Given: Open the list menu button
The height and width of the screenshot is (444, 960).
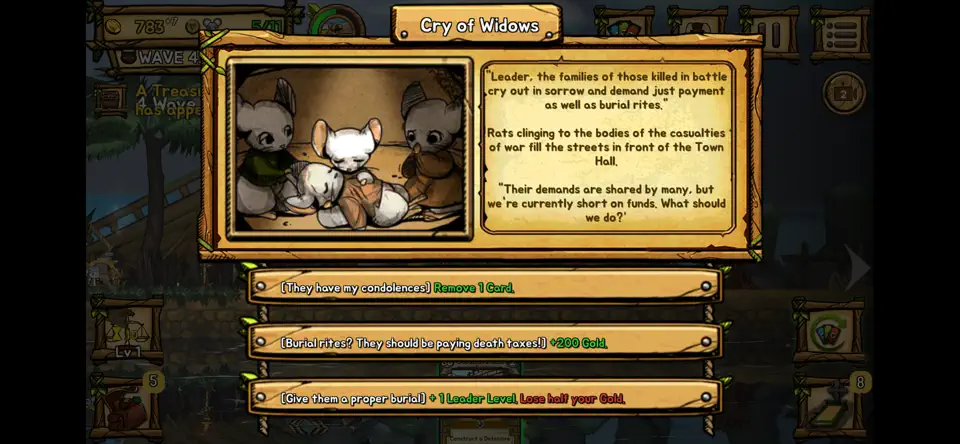Looking at the screenshot, I should pyautogui.click(x=839, y=35).
